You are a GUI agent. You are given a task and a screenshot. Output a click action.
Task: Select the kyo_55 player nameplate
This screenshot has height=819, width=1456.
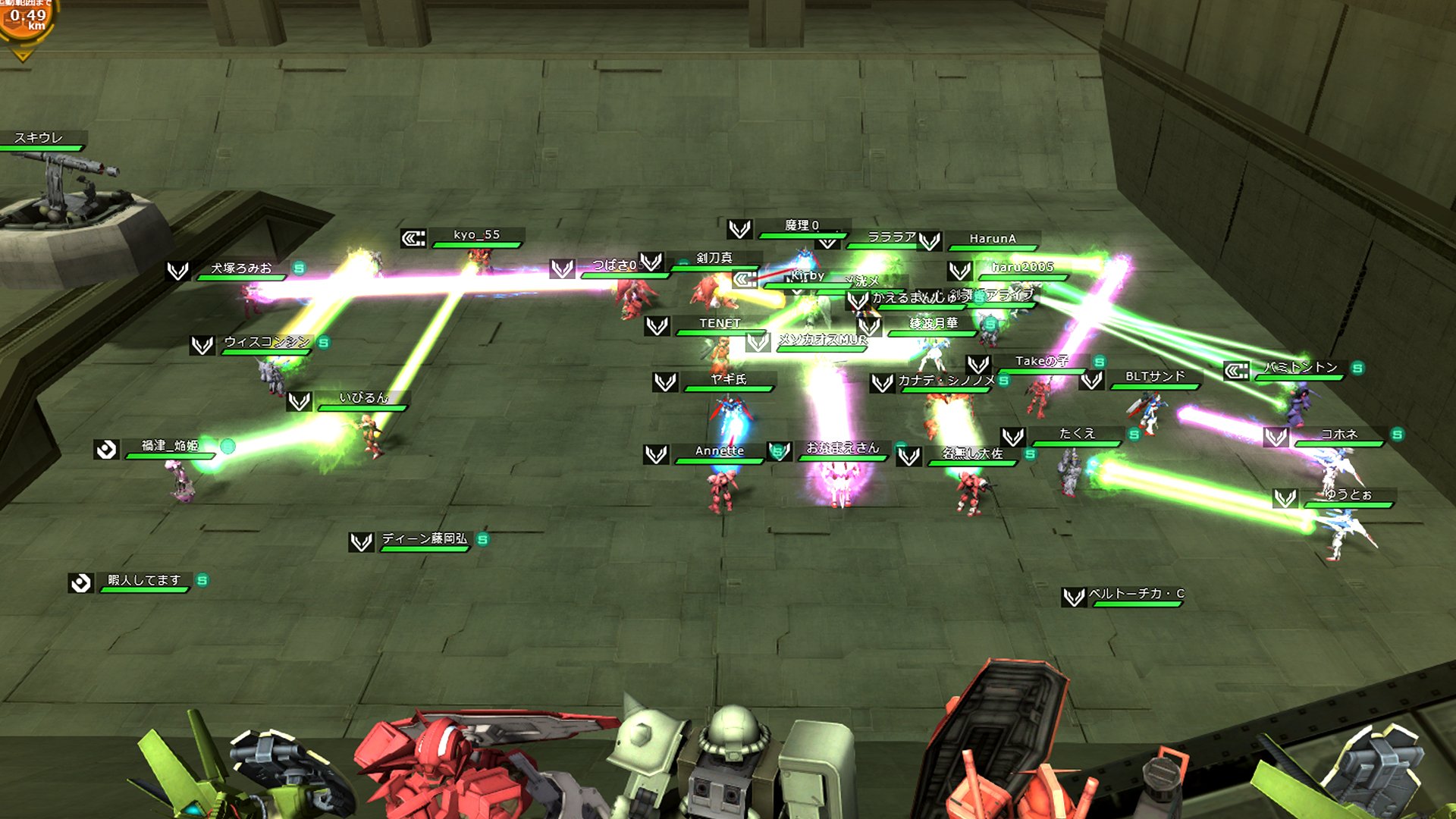[x=476, y=235]
